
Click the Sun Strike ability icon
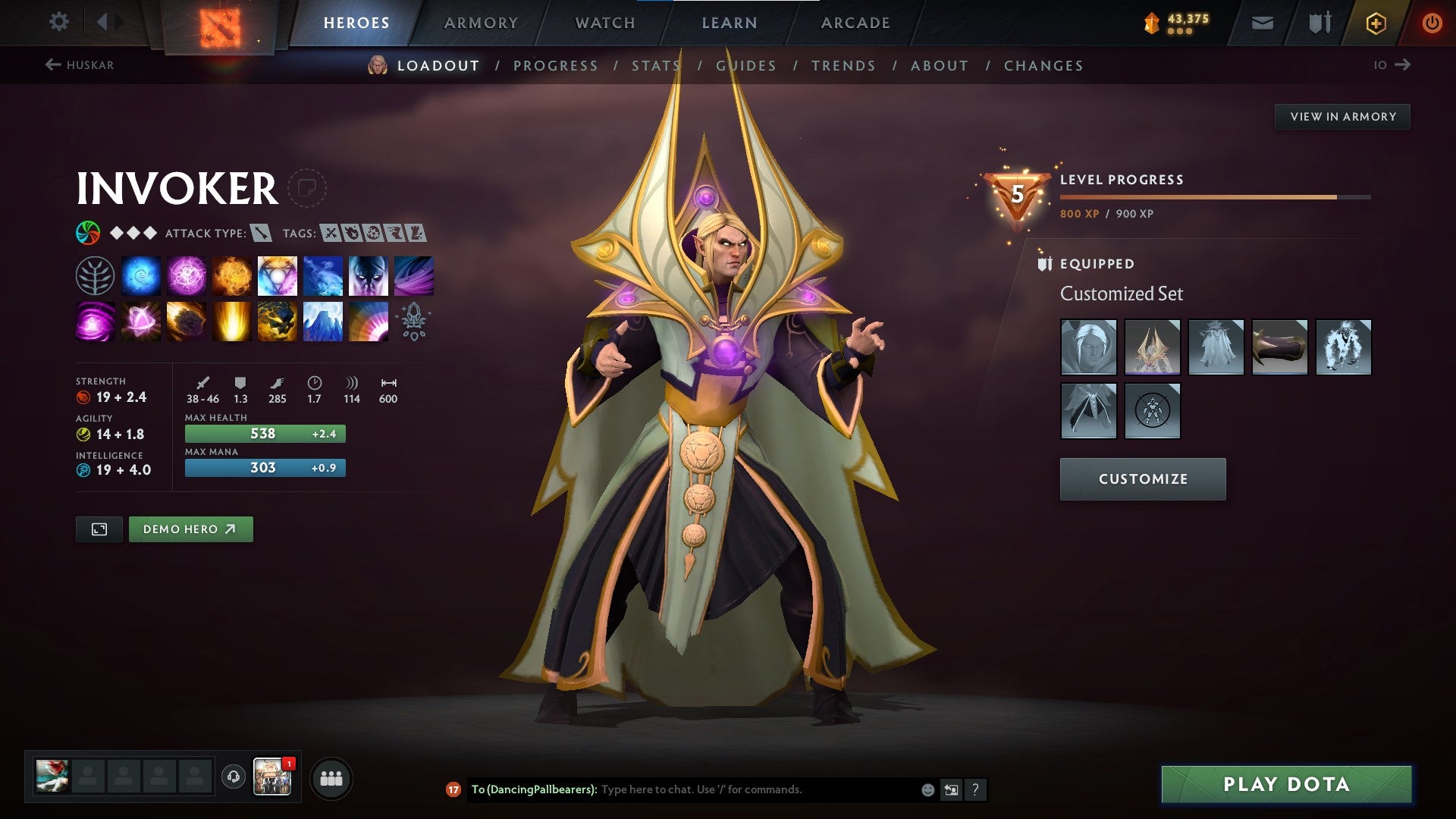(x=232, y=321)
